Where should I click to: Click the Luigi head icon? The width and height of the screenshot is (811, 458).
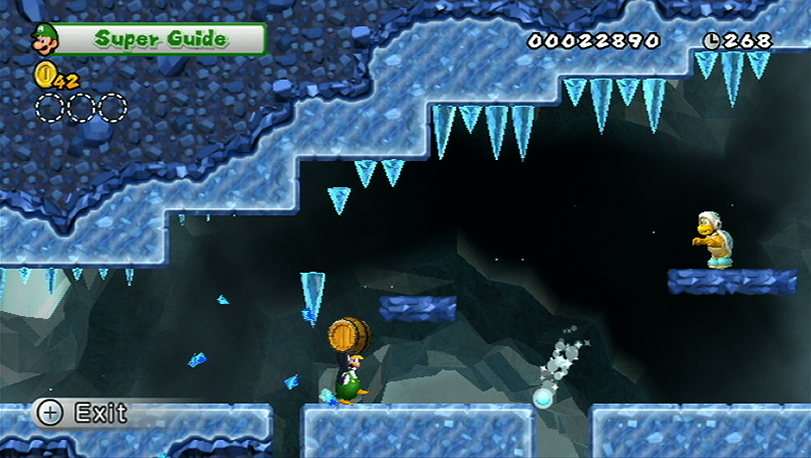coord(45,39)
